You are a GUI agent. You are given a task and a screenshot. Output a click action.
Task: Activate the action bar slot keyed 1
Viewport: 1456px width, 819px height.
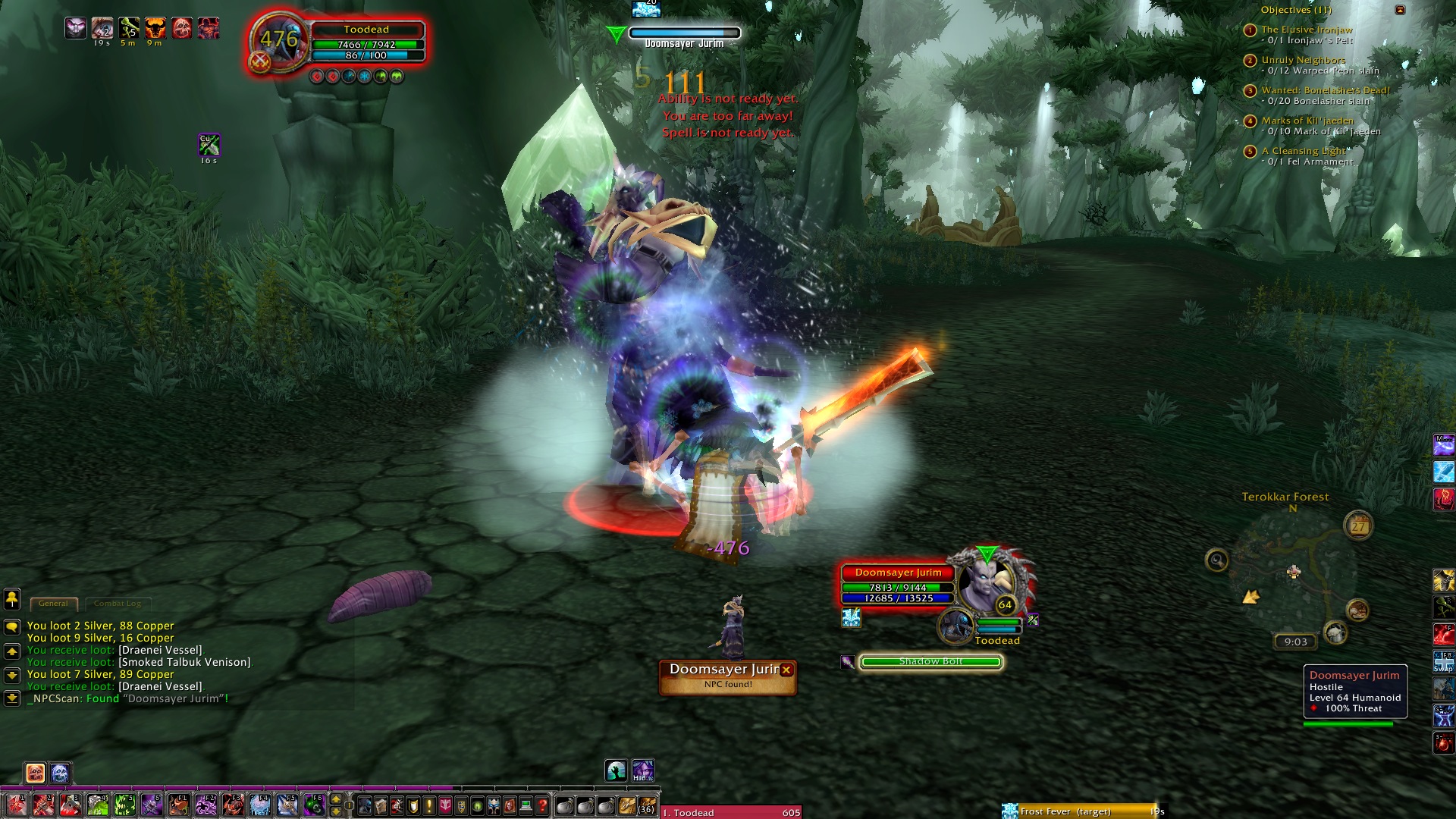point(16,805)
